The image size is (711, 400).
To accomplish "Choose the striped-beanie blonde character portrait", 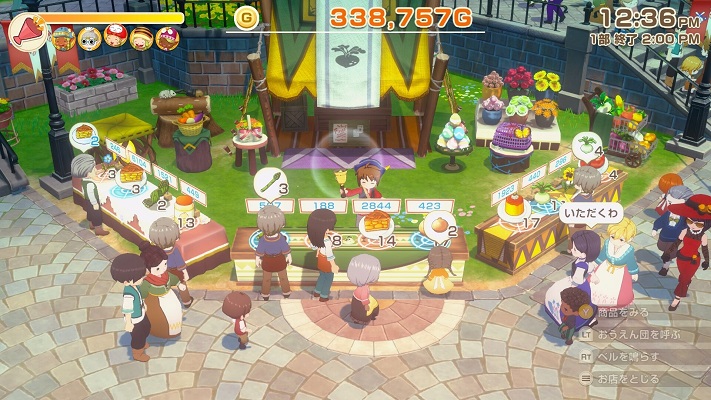I will pos(140,38).
